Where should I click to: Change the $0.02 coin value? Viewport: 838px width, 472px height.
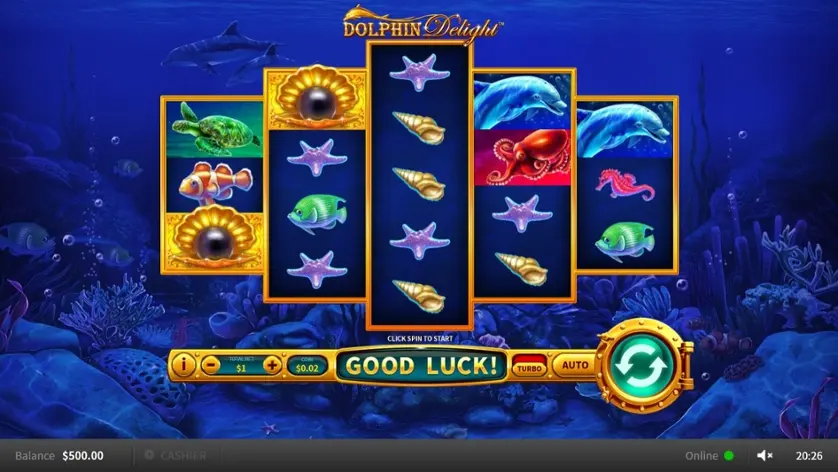(306, 366)
